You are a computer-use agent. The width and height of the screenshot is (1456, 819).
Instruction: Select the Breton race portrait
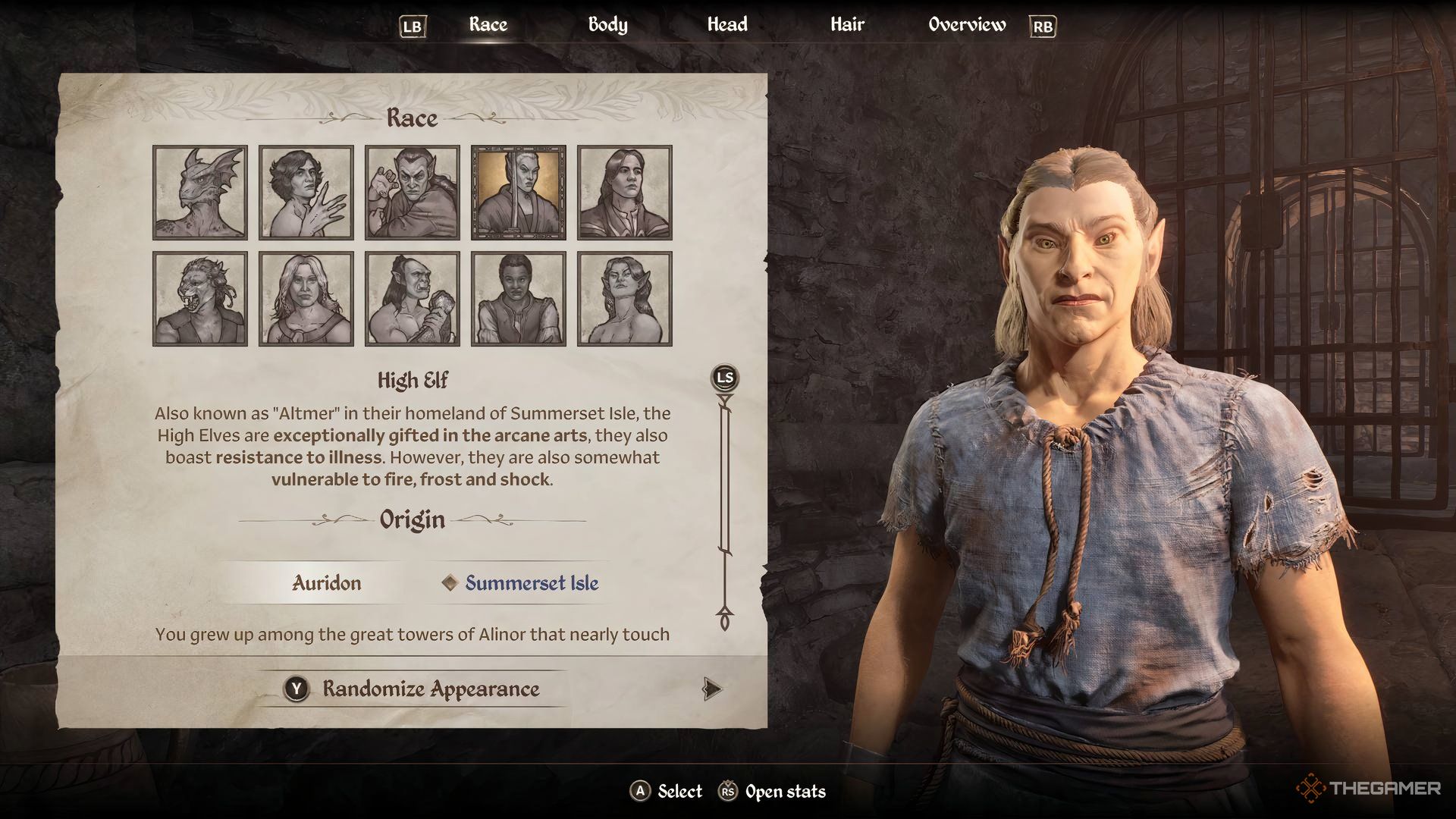(x=306, y=192)
